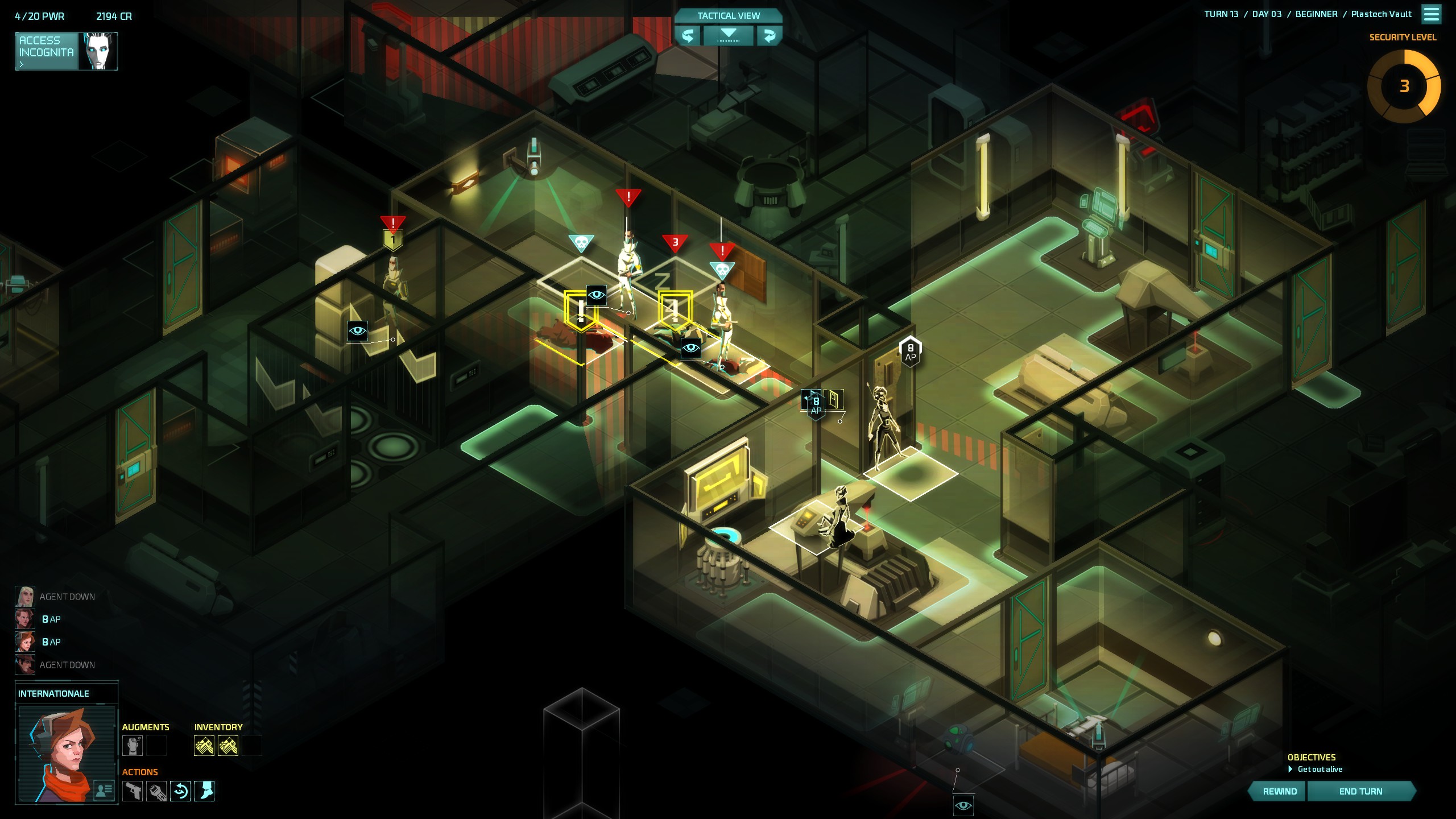The height and width of the screenshot is (819, 1456).
Task: Select the long-brown-haired agent with 8 AP
Action: point(24,619)
